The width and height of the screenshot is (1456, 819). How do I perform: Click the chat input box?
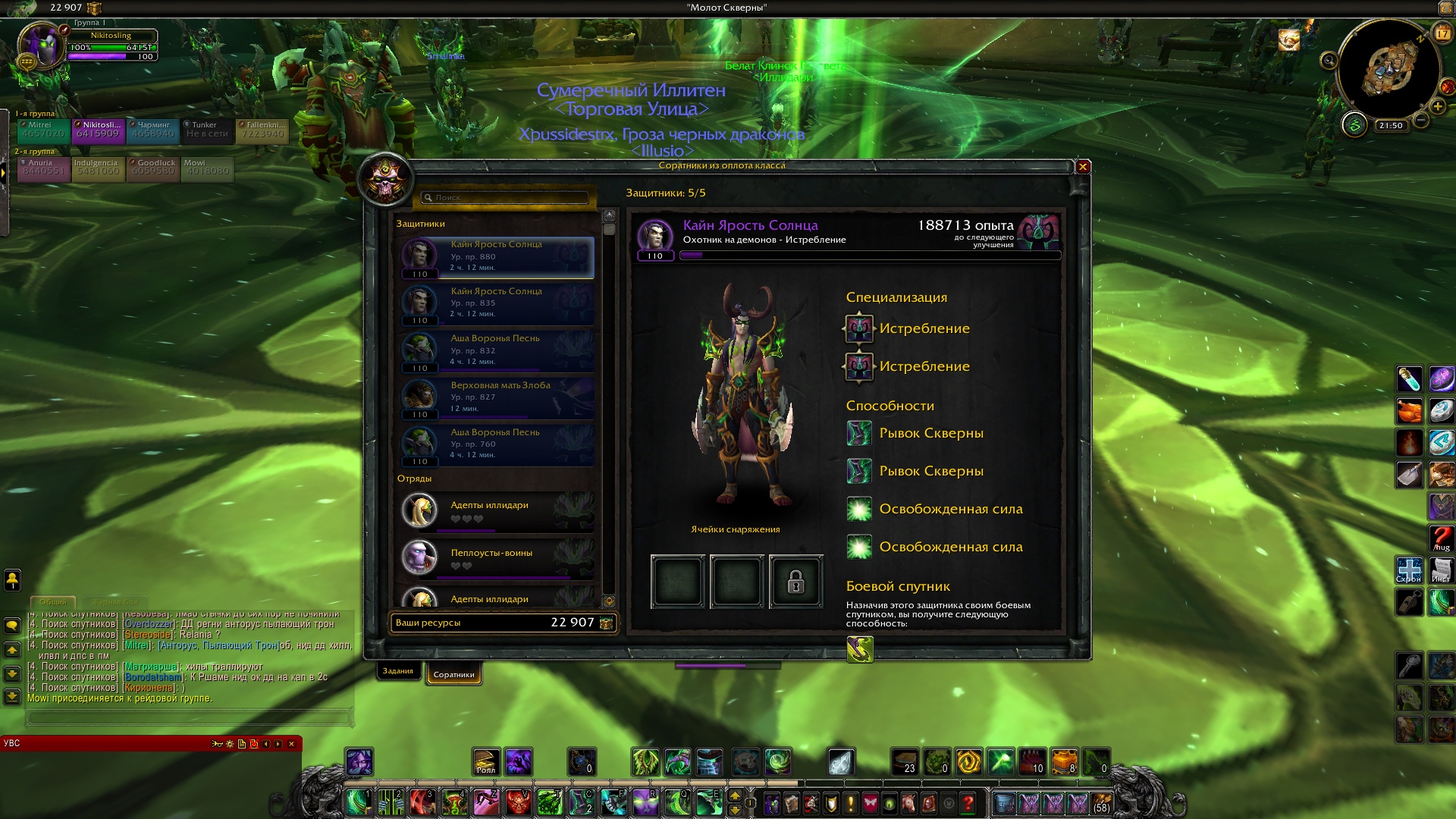pos(190,717)
